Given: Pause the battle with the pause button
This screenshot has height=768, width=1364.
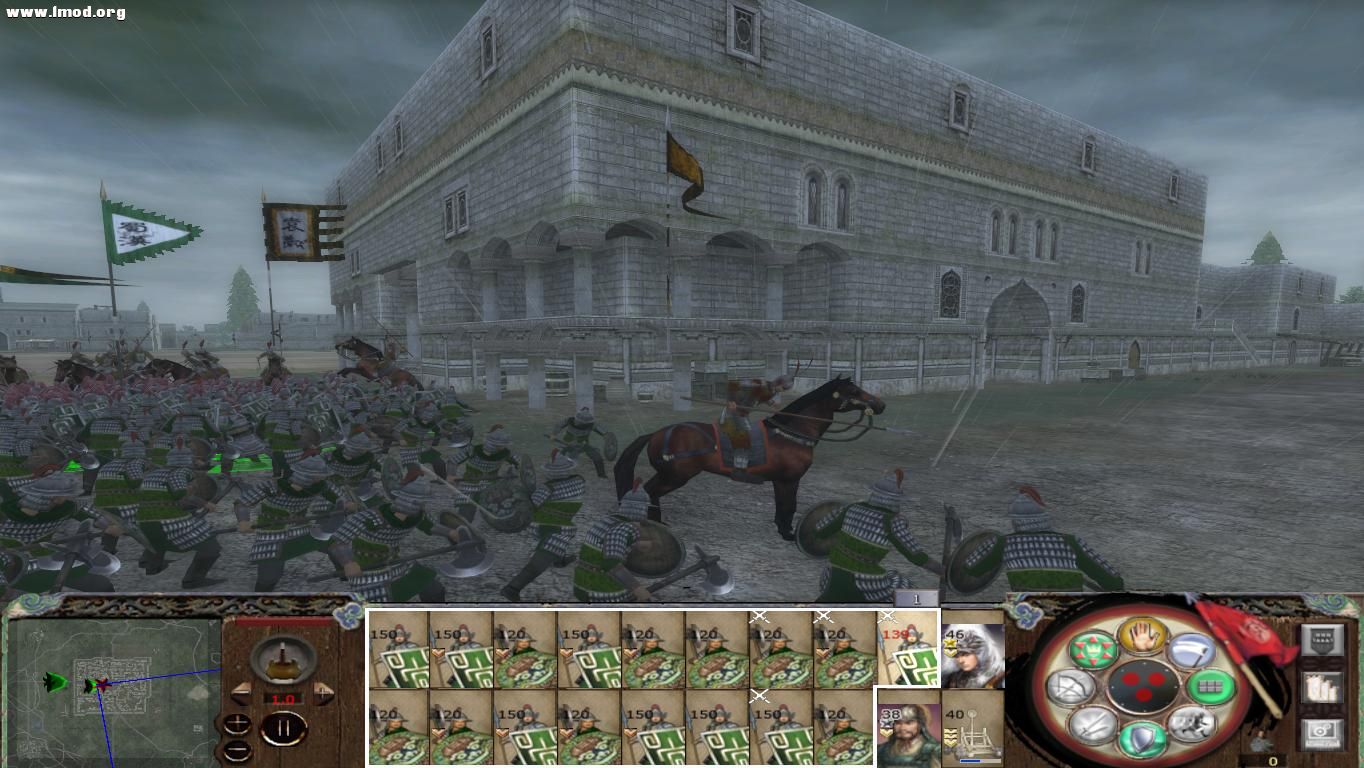Looking at the screenshot, I should click(x=283, y=727).
